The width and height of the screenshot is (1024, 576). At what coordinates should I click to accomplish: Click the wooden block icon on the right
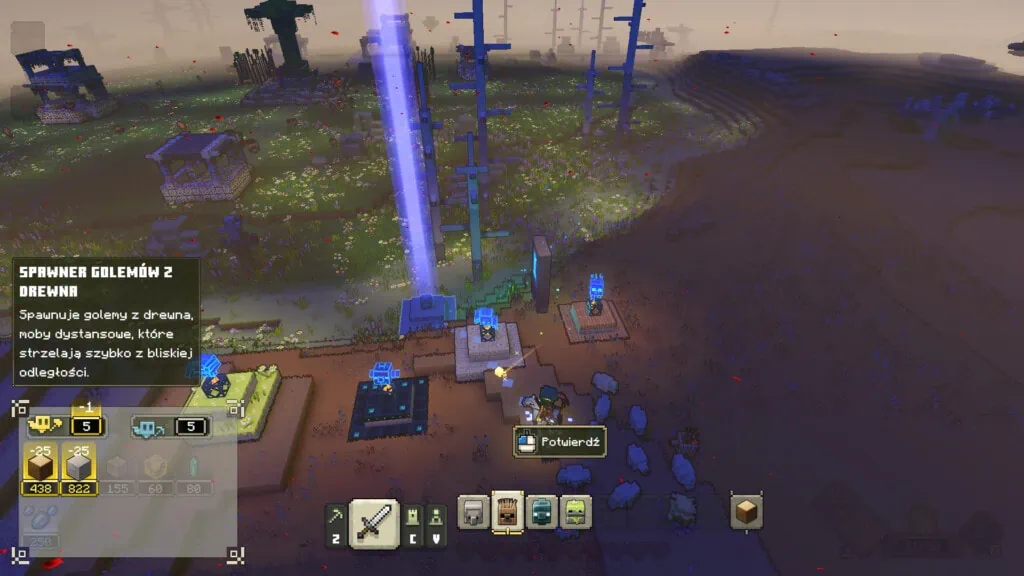pos(746,512)
